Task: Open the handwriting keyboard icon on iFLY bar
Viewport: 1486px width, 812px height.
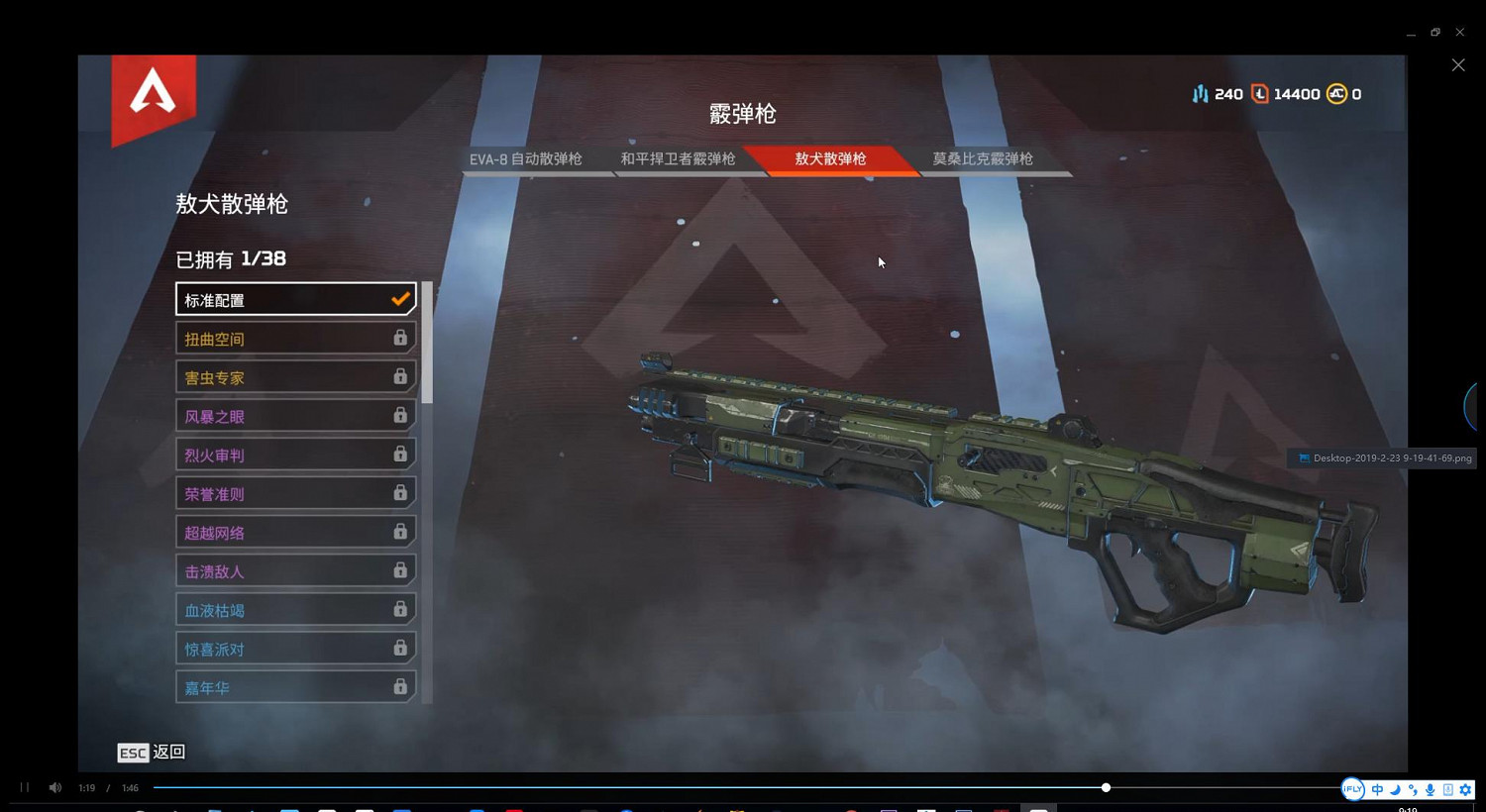Action: click(x=1447, y=789)
